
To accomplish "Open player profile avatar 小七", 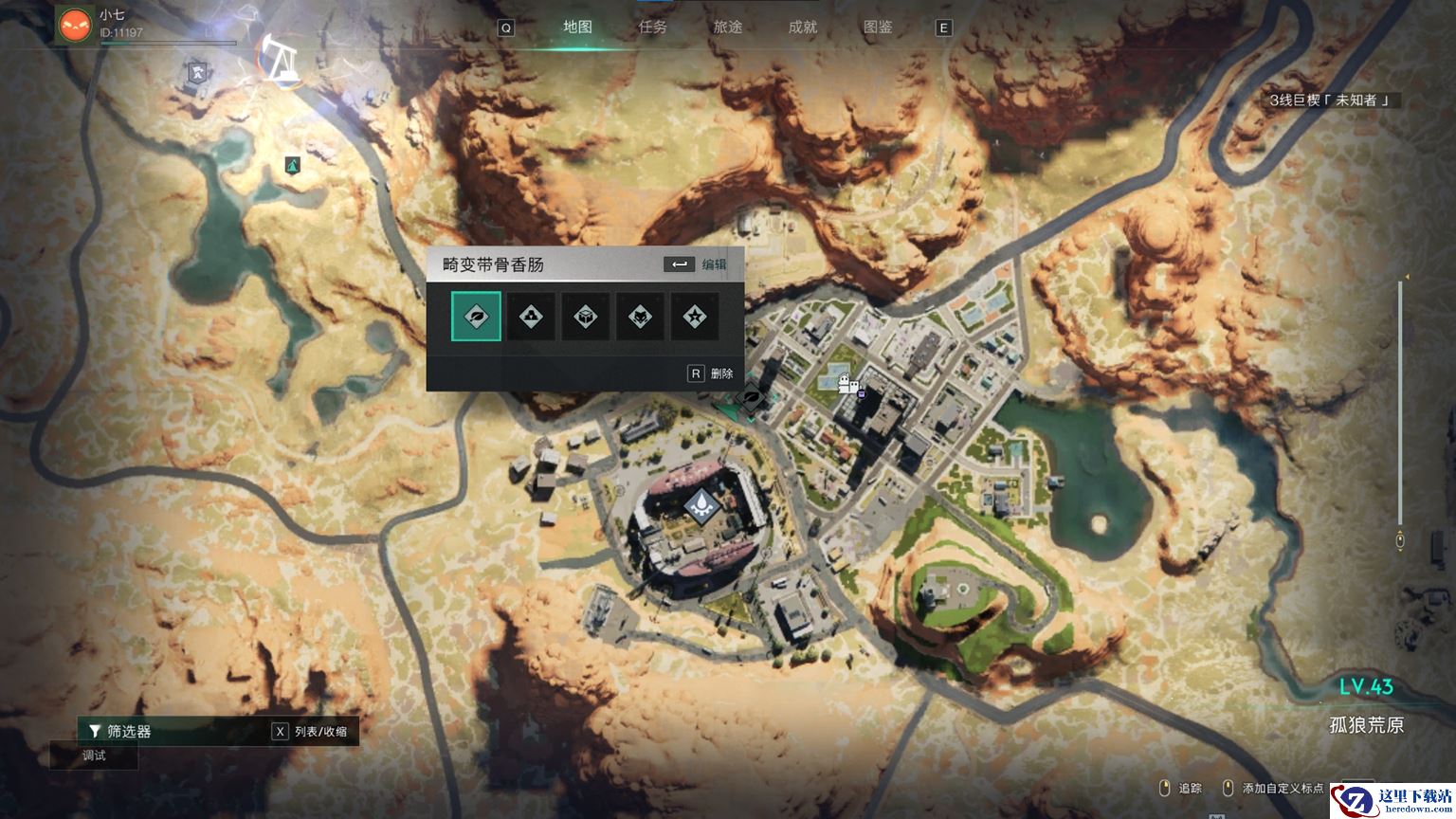I will click(x=75, y=24).
